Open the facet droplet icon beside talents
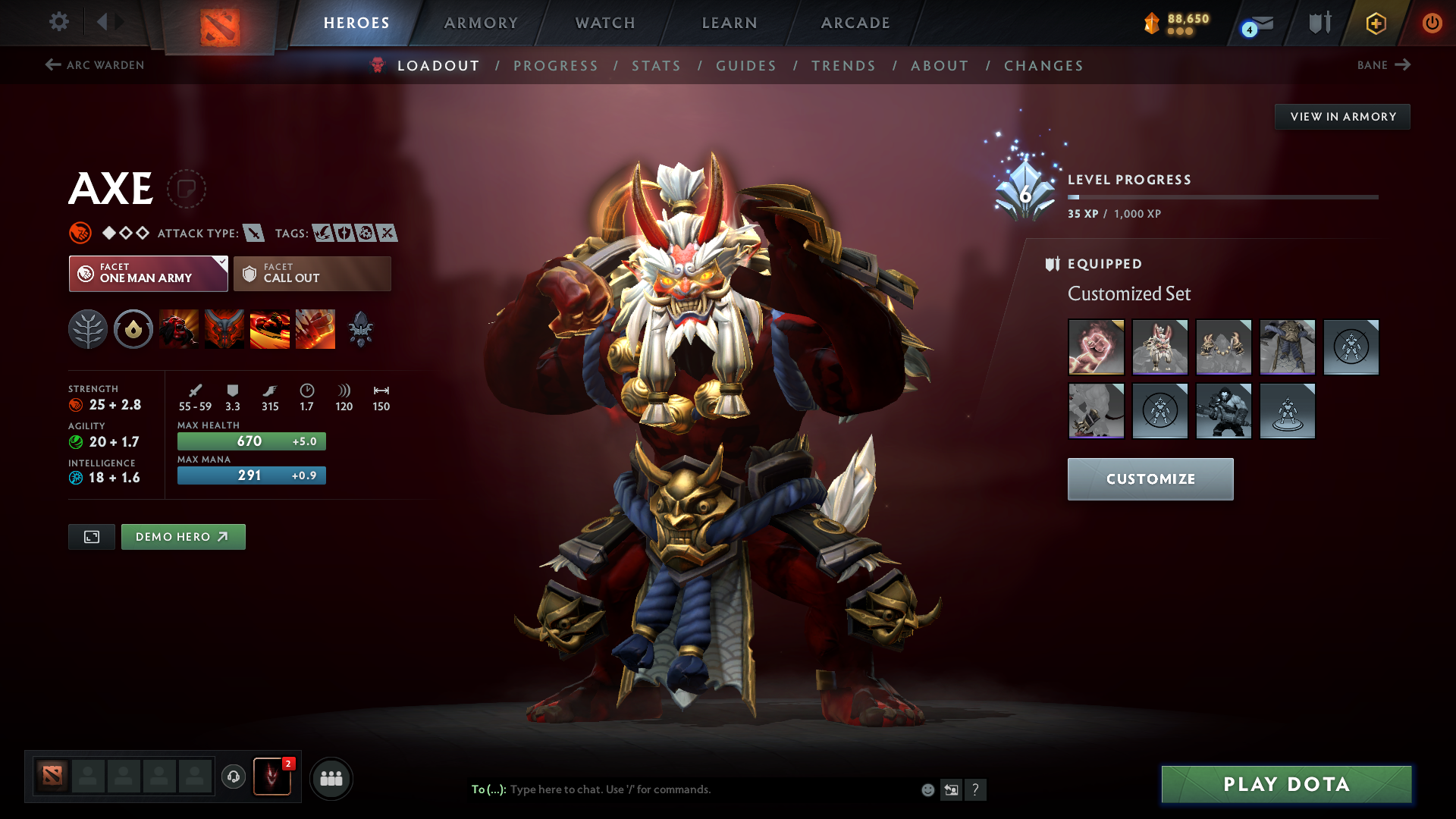This screenshot has width=1456, height=819. tap(133, 329)
